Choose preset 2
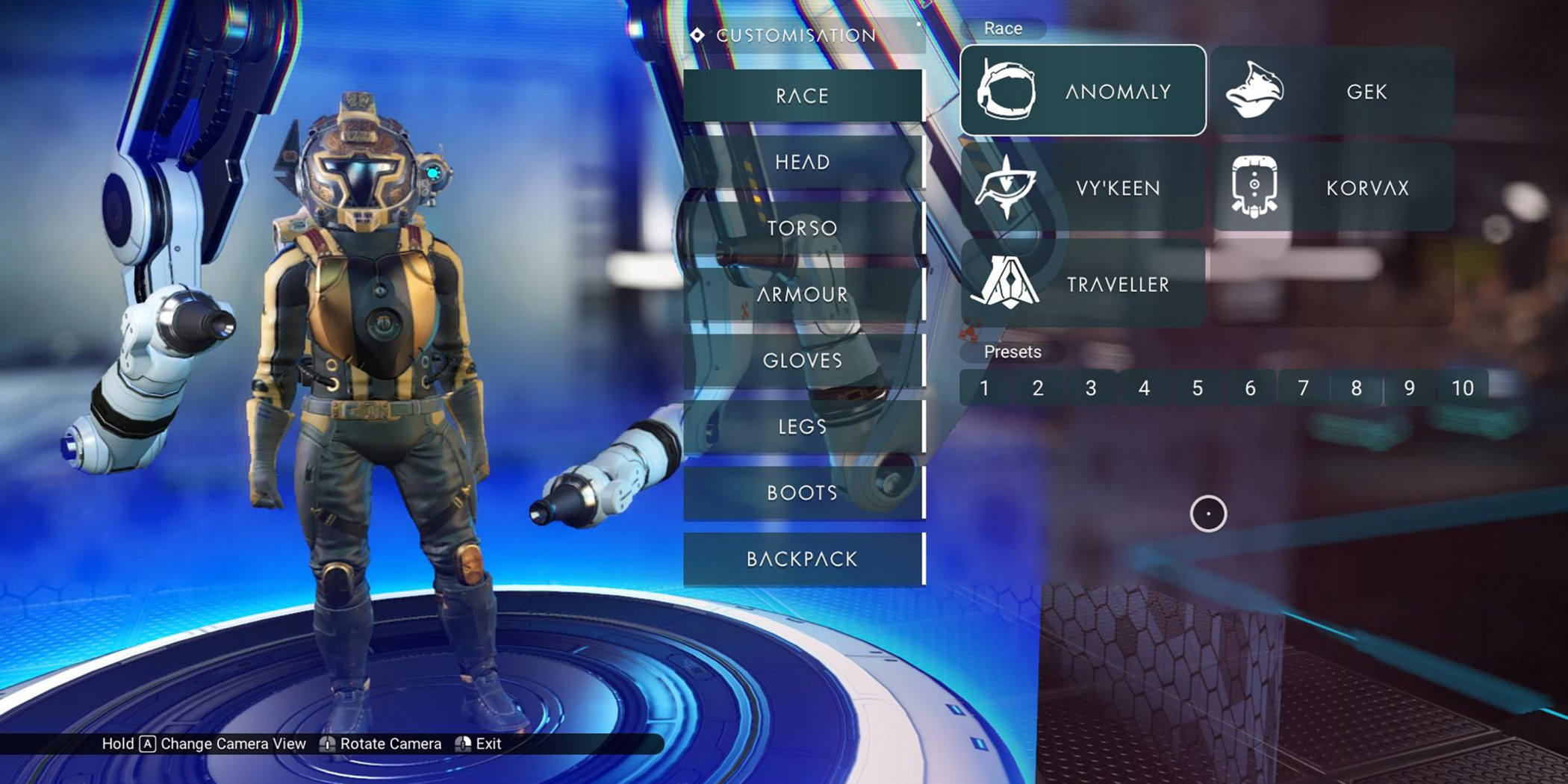 tap(1038, 388)
